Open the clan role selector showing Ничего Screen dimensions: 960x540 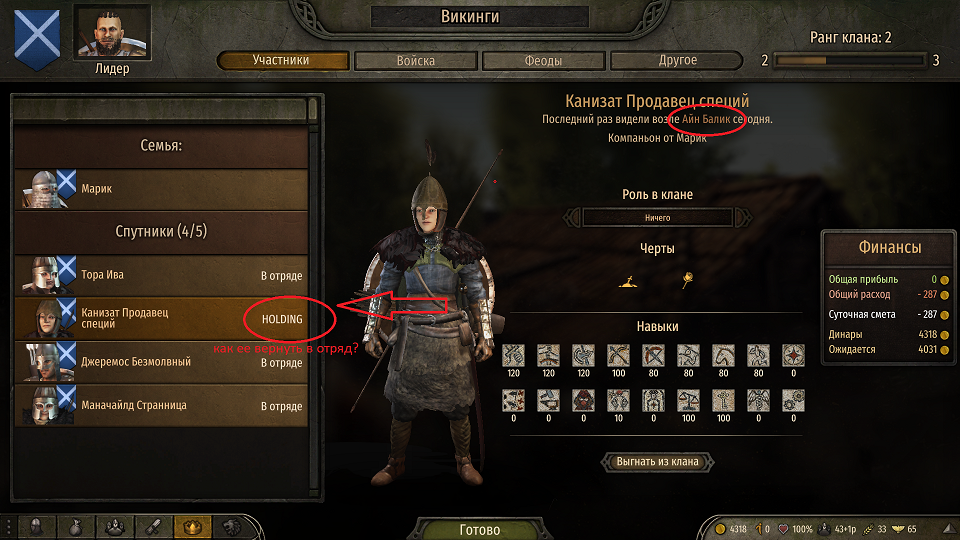point(656,217)
